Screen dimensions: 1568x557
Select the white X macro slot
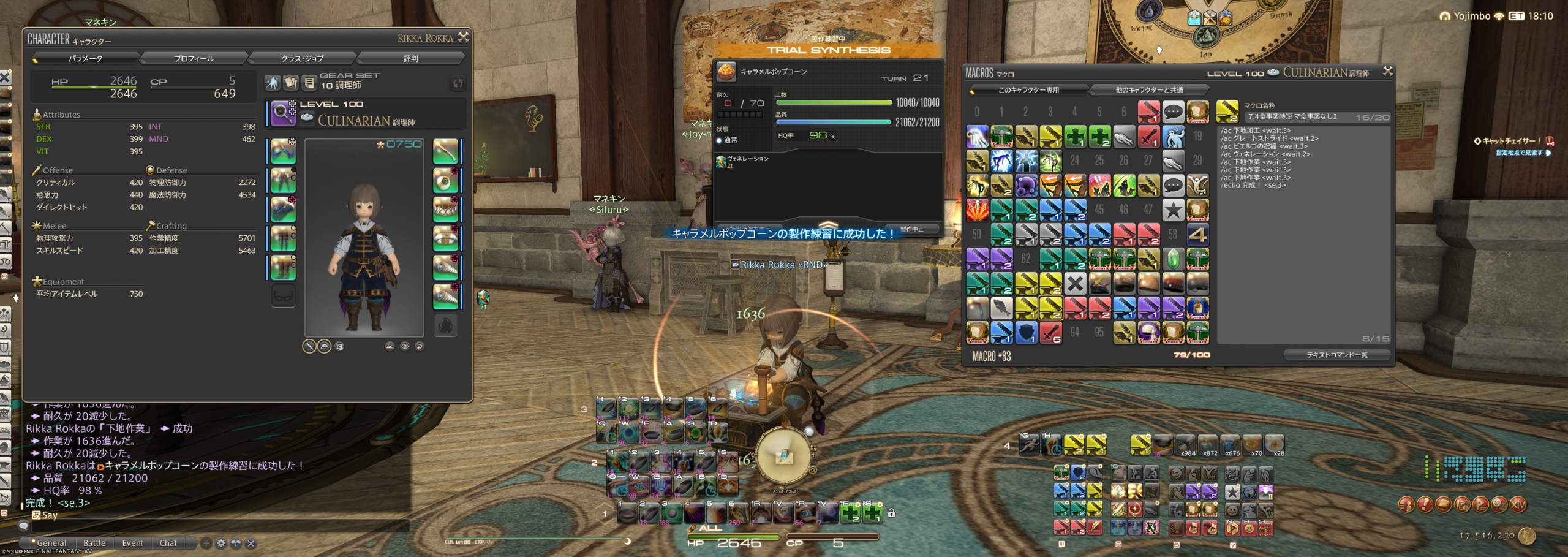coord(1075,284)
